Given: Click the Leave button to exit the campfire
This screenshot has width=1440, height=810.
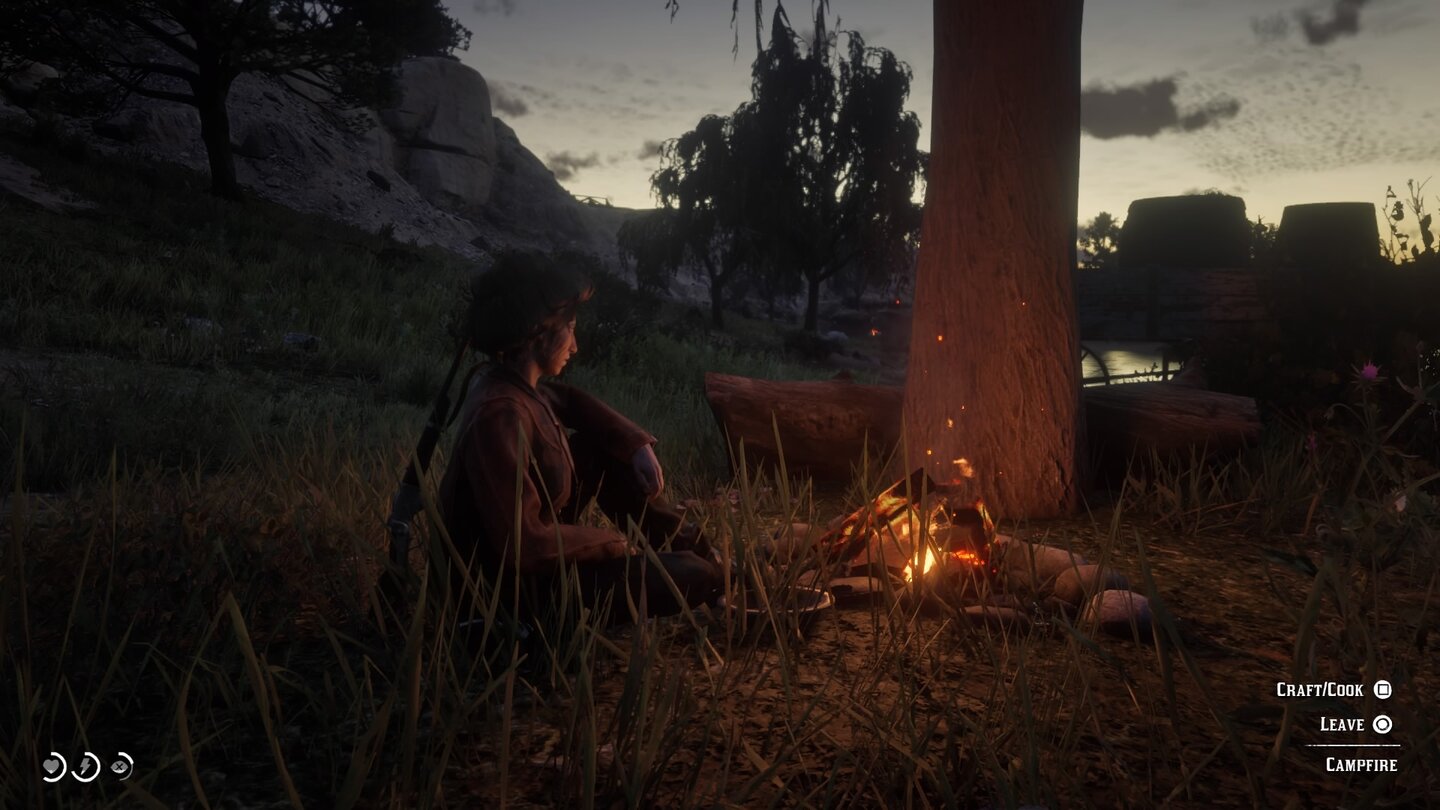Looking at the screenshot, I should [1342, 725].
